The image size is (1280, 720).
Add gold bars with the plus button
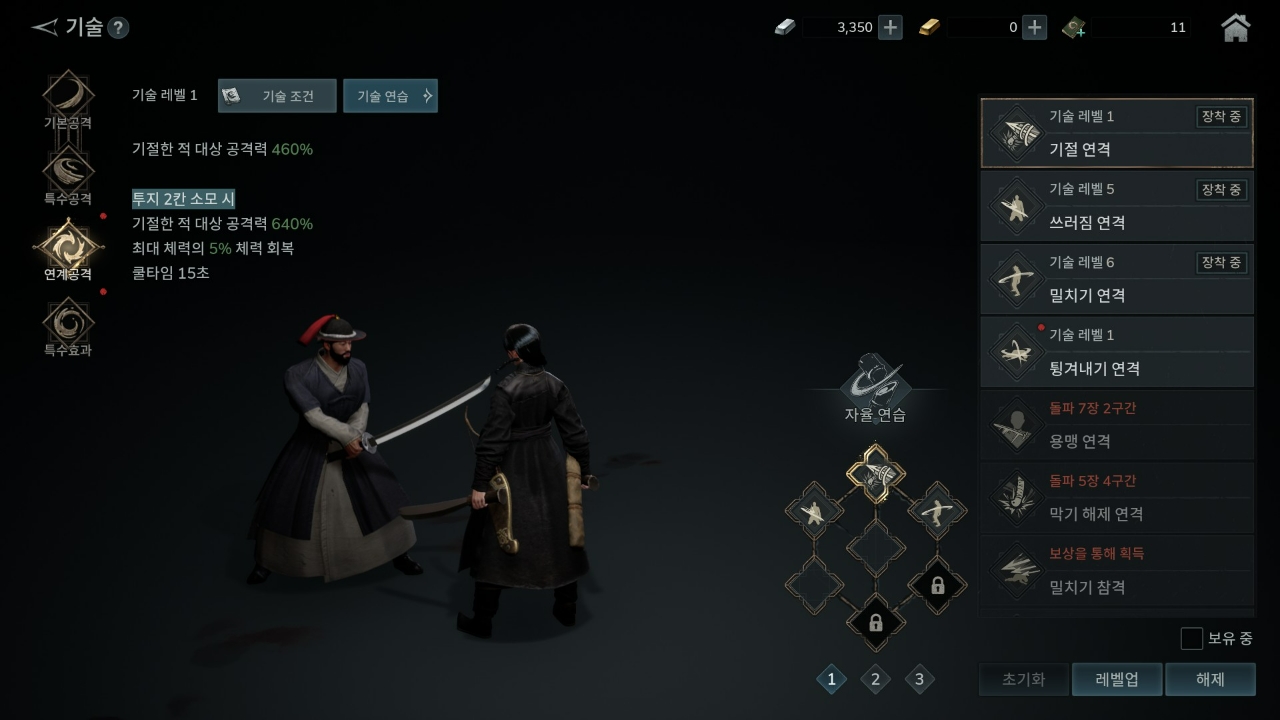1035,28
